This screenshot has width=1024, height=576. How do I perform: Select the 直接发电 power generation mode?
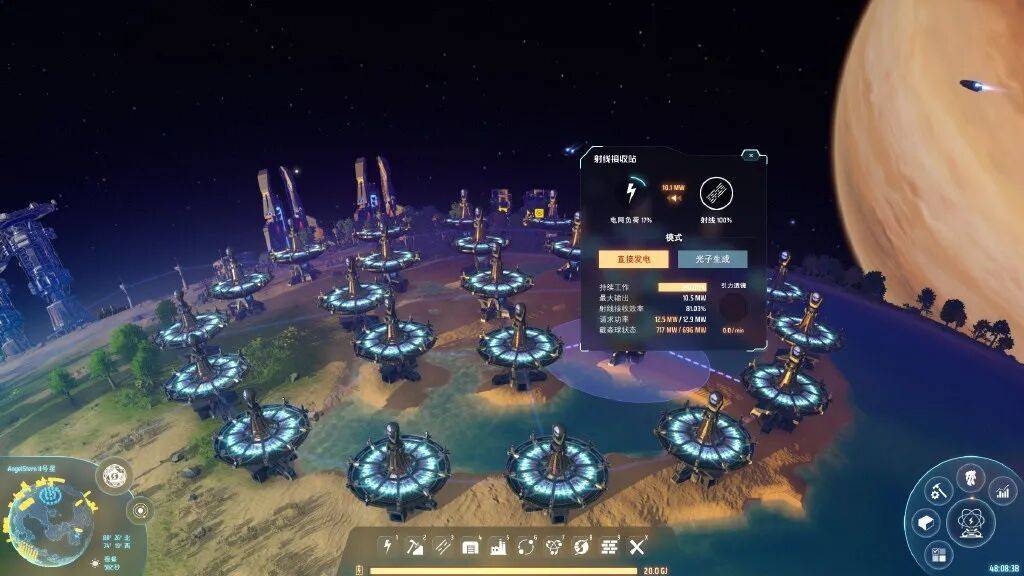tap(633, 259)
